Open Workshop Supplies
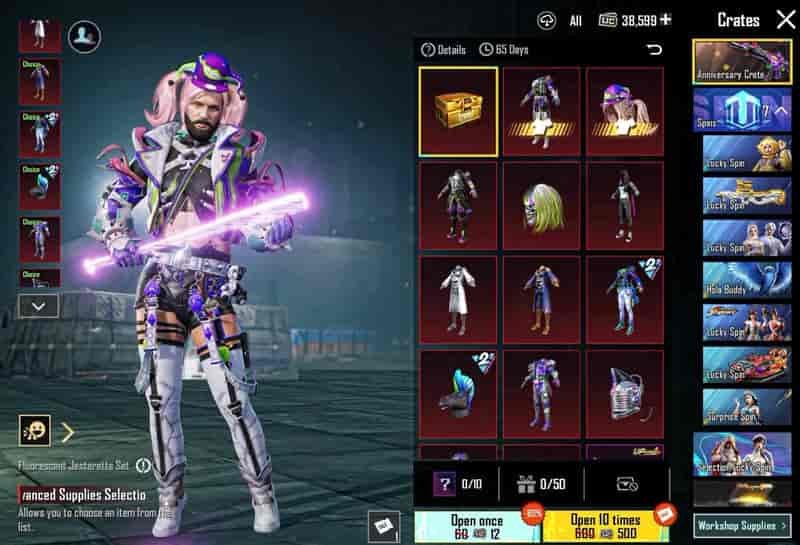 pos(741,524)
